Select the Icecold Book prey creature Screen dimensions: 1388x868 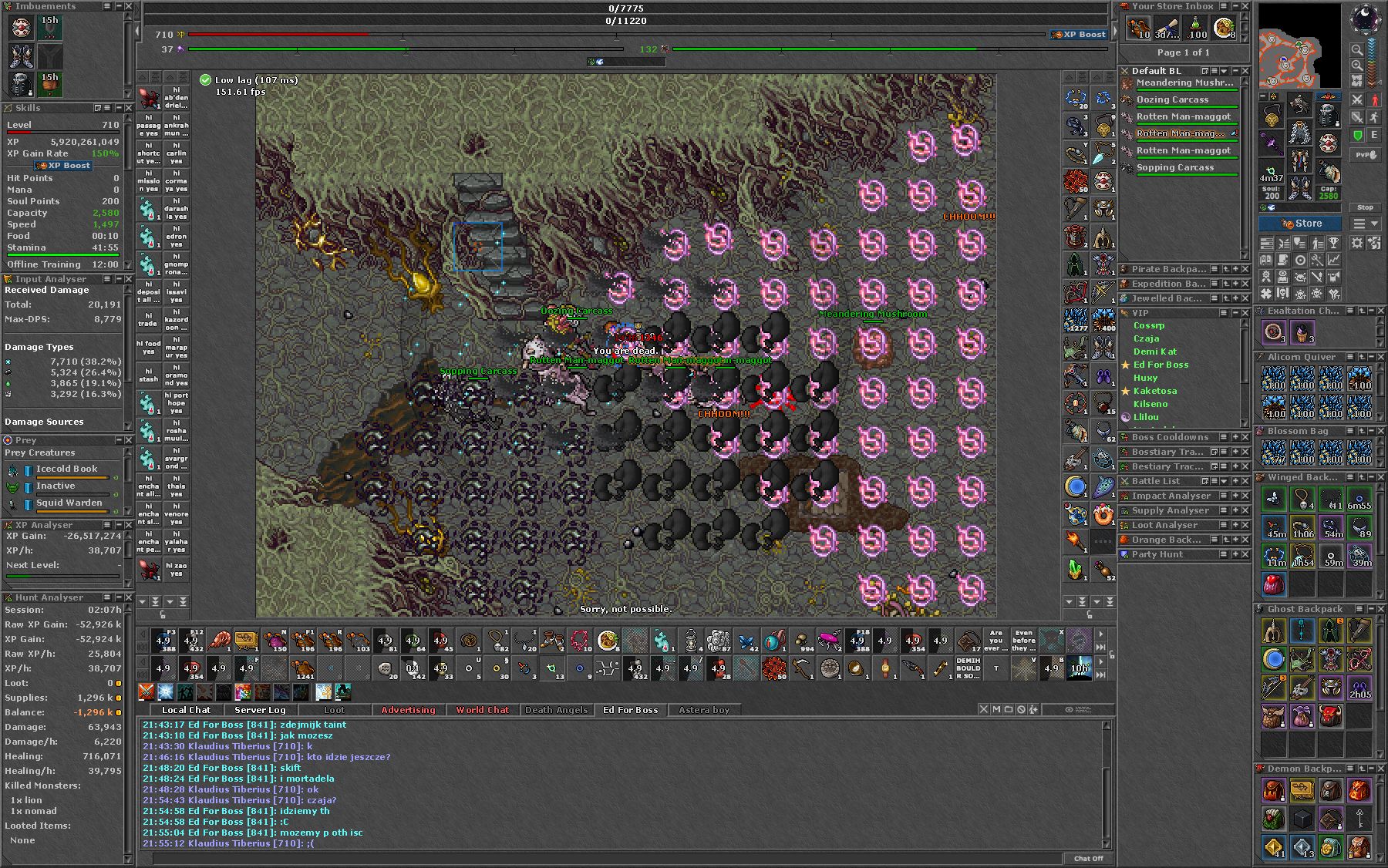[x=67, y=469]
